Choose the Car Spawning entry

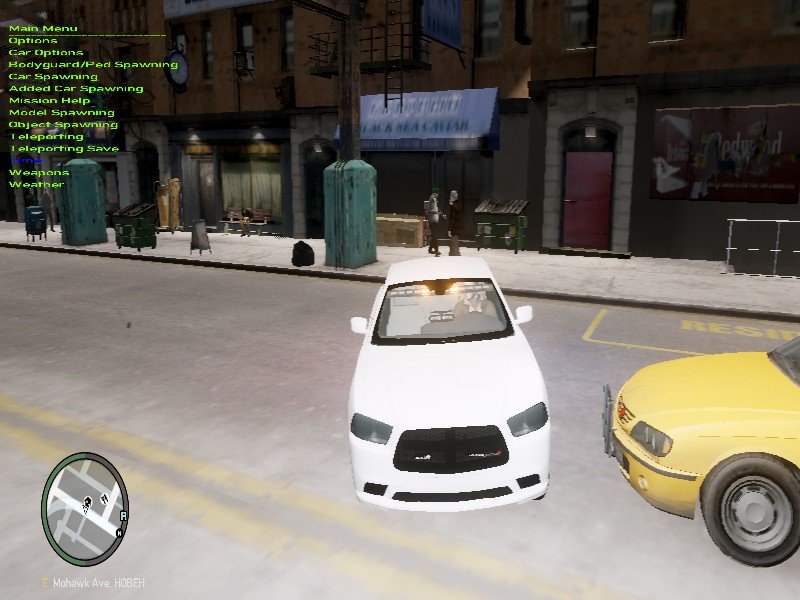tap(53, 76)
